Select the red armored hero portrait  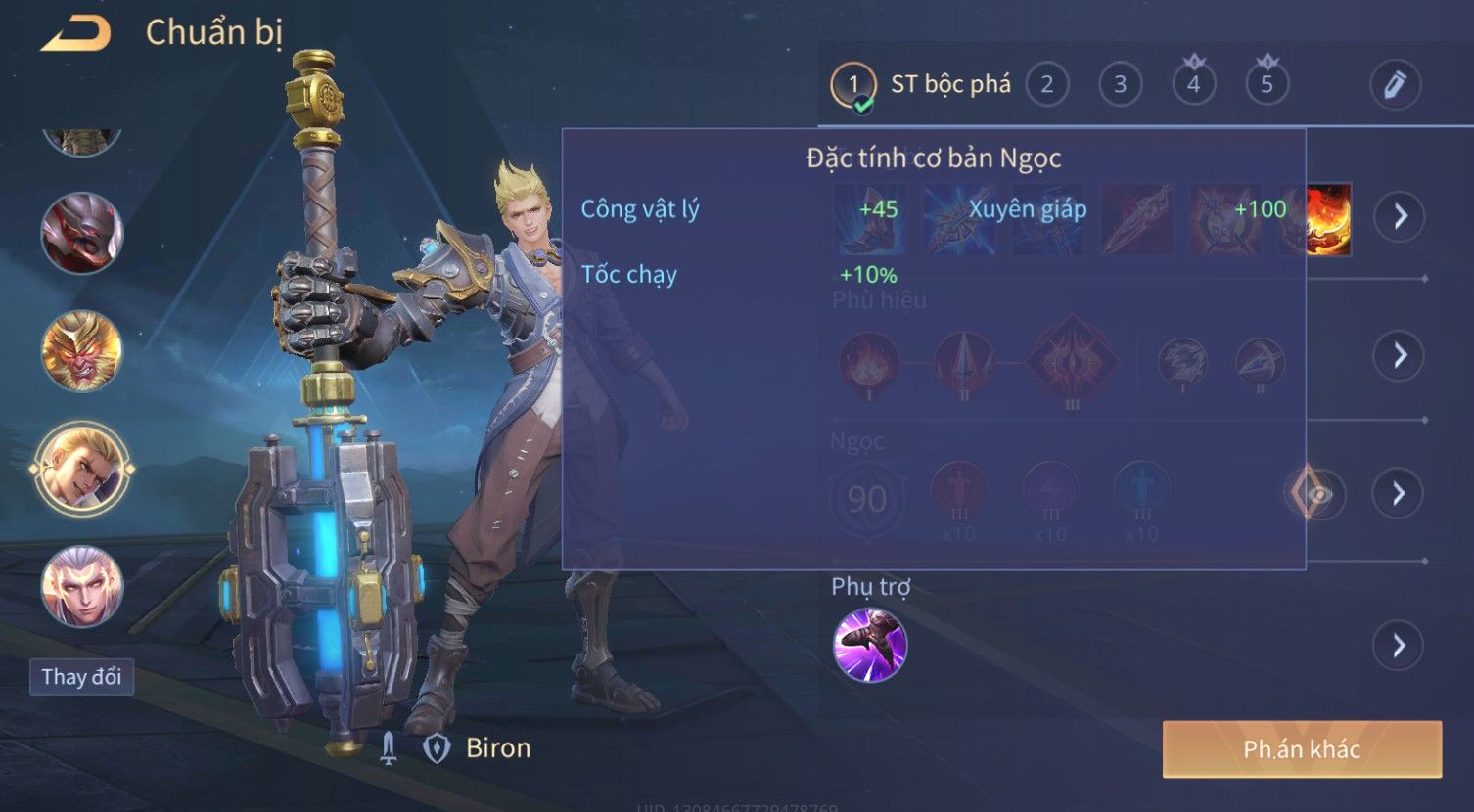pos(82,234)
